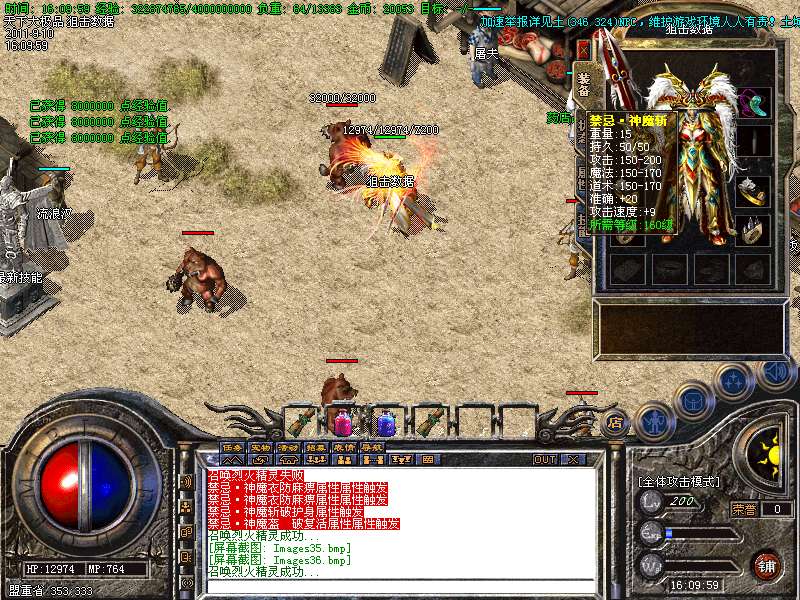This screenshot has width=800, height=600.
Task: Click the 任务 quest tab above chat
Action: [x=232, y=447]
